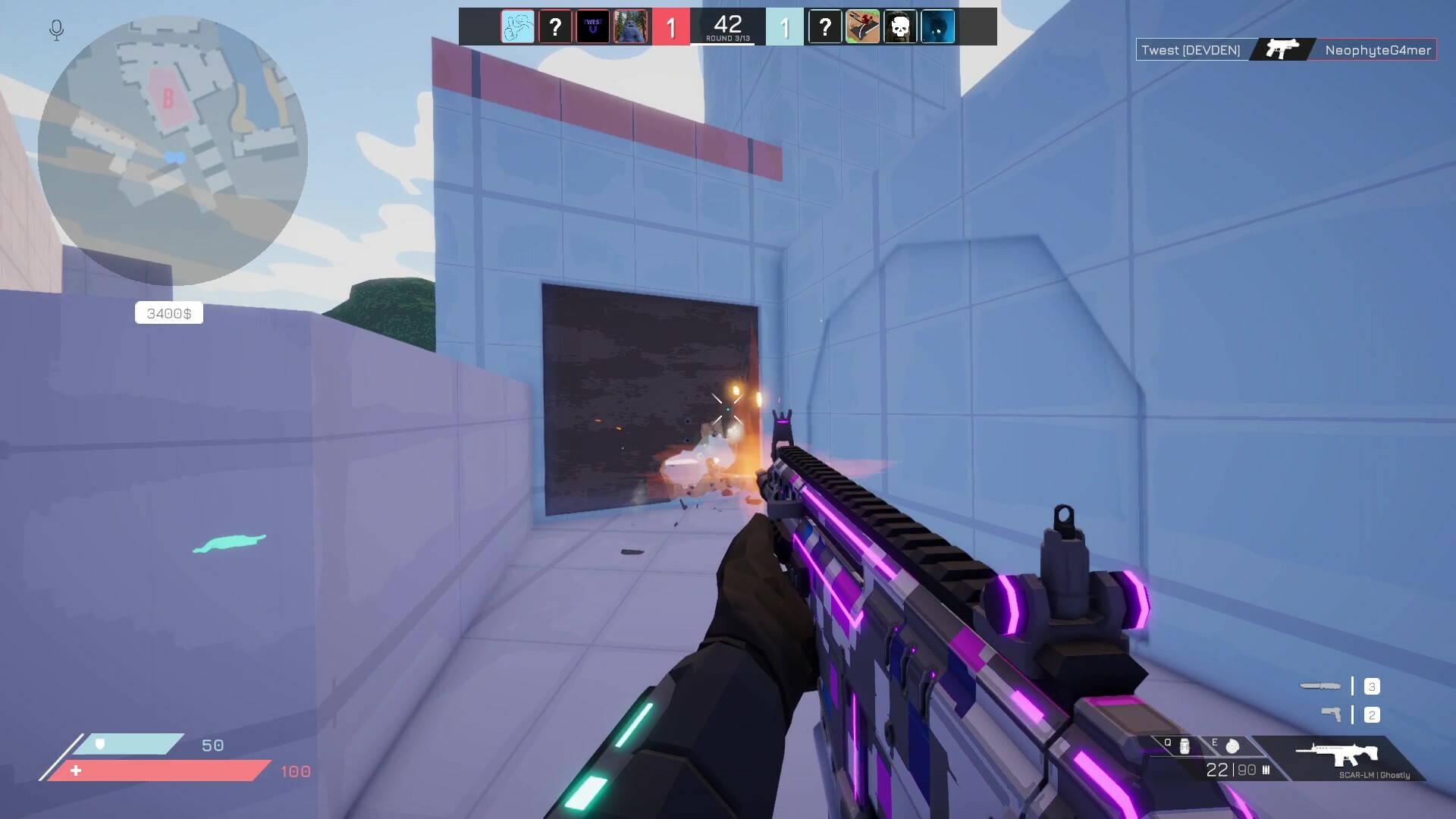The image size is (1456, 819).
Task: Toggle the microphone in top-left corner
Action: 55,30
